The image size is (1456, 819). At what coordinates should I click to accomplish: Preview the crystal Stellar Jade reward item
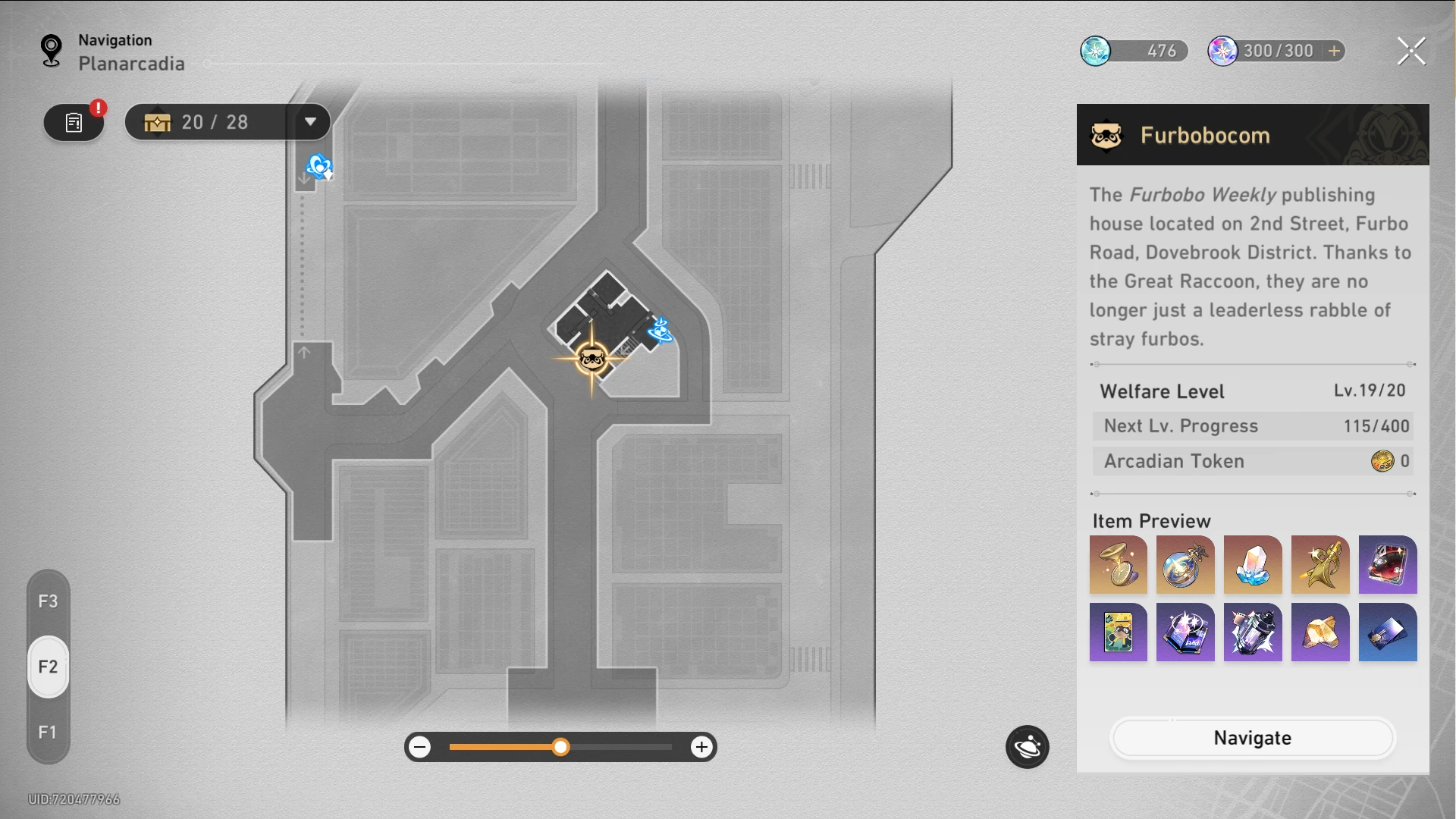click(1252, 565)
